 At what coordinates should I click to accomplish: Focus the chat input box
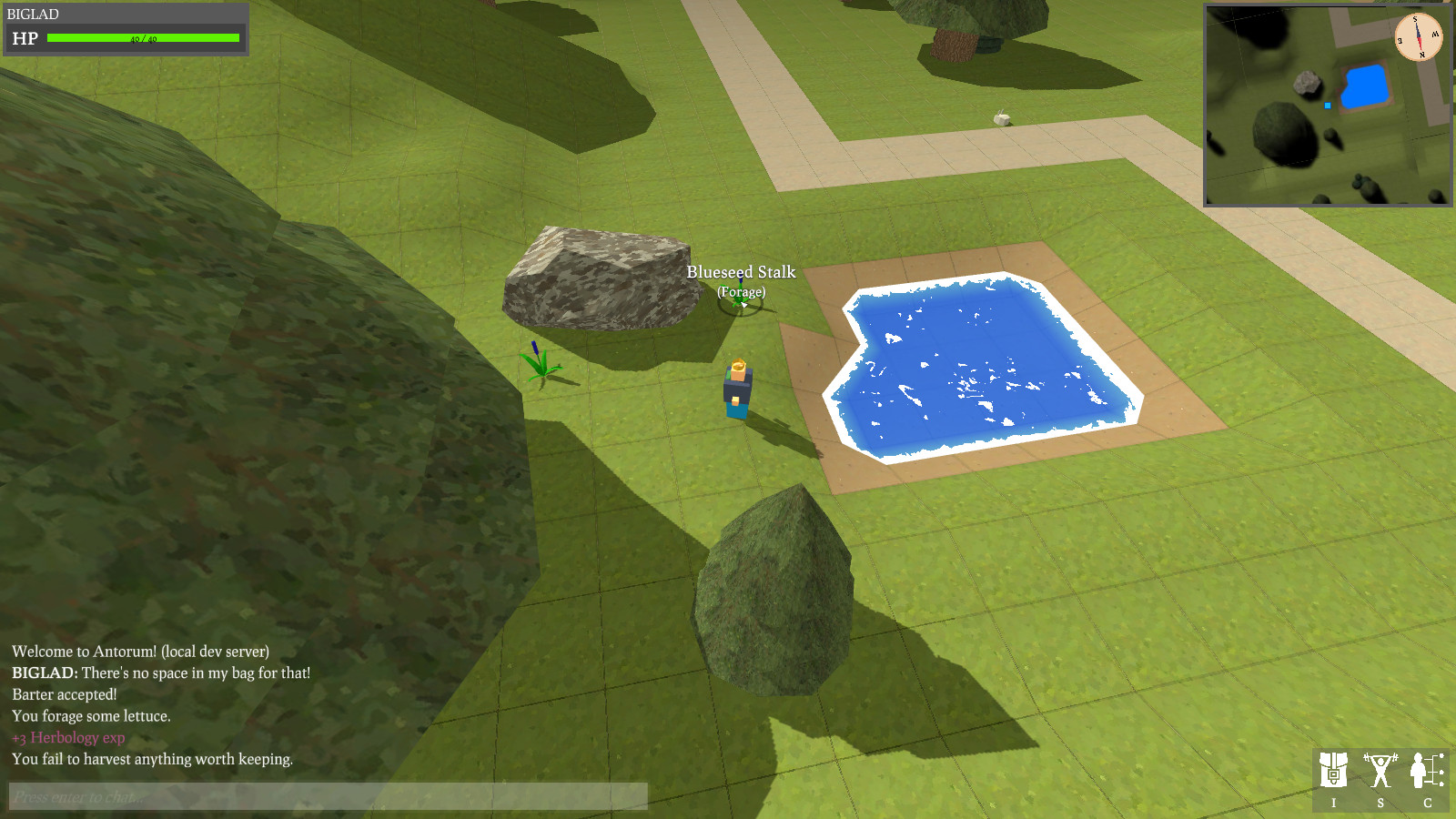tap(328, 796)
